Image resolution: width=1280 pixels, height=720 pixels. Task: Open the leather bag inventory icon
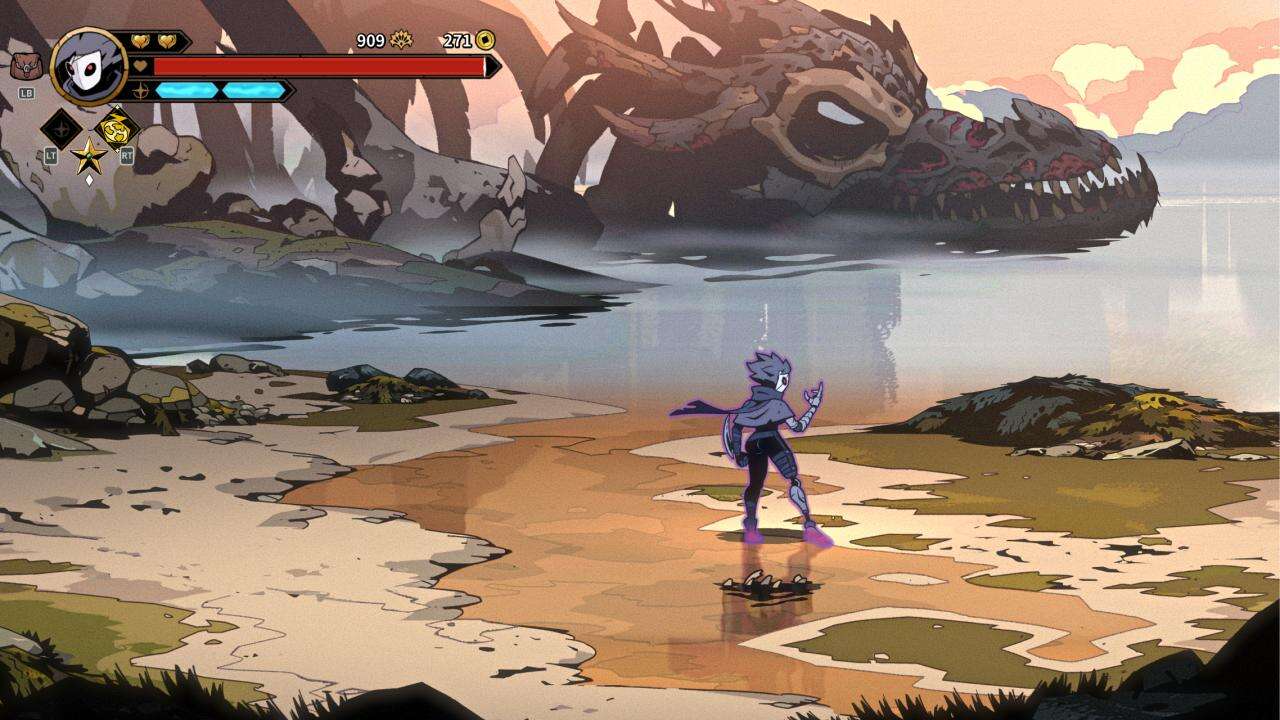pos(22,67)
